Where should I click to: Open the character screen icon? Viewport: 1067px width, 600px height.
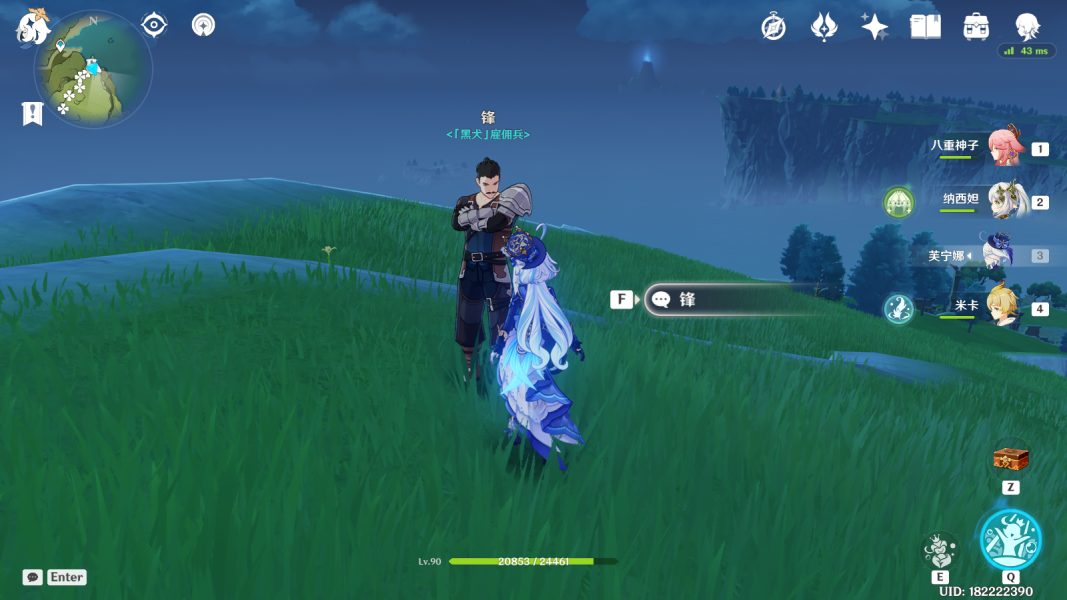(x=1027, y=27)
